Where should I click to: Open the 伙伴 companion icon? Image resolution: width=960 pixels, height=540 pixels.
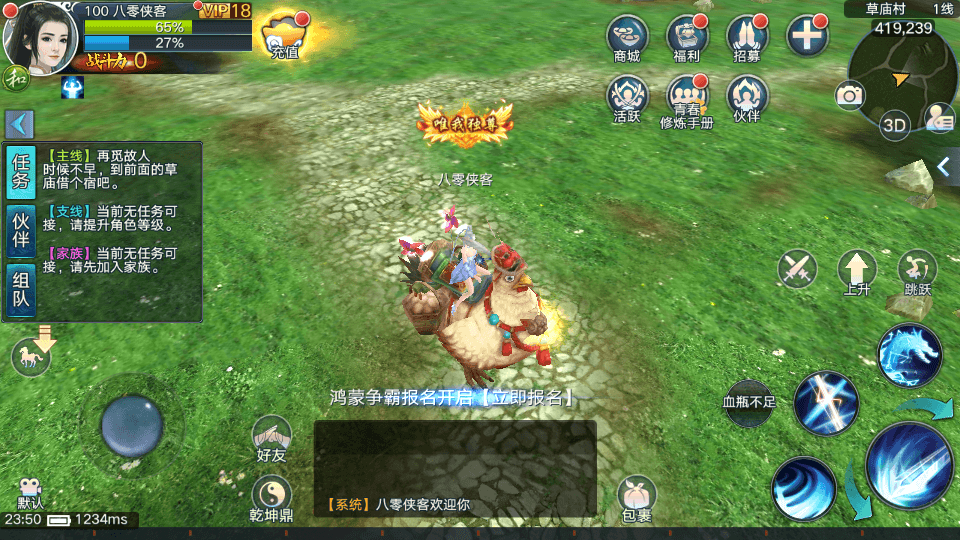[746, 98]
